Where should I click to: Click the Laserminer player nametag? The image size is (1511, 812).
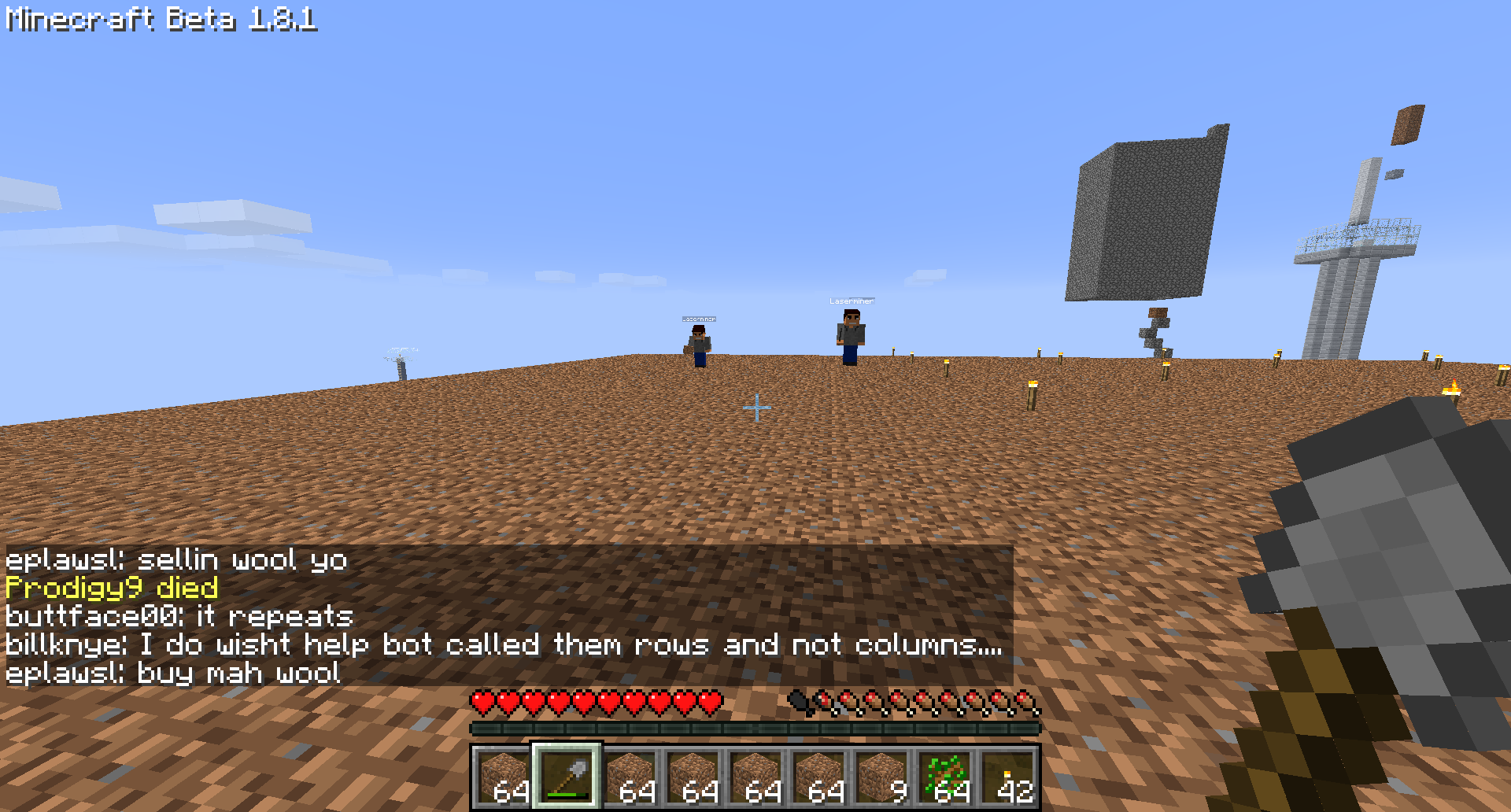coord(851,301)
